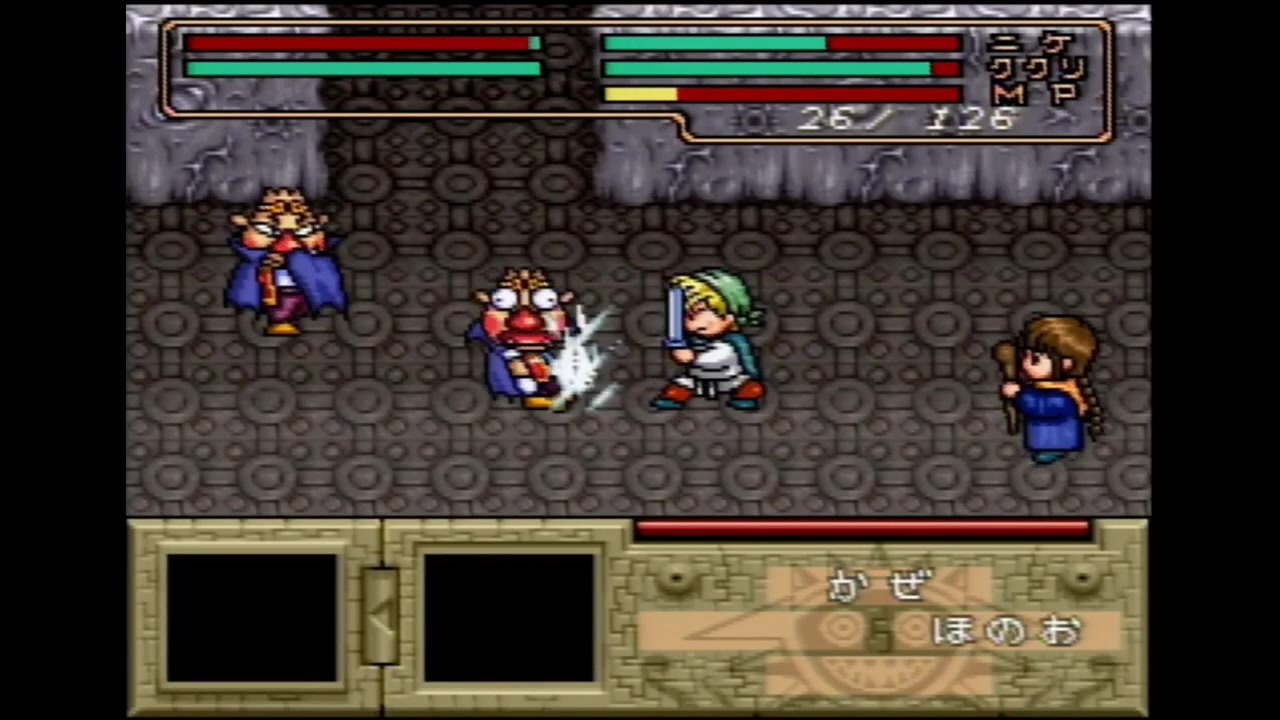Toggle the first item slot box
1280x720 pixels.
click(253, 615)
